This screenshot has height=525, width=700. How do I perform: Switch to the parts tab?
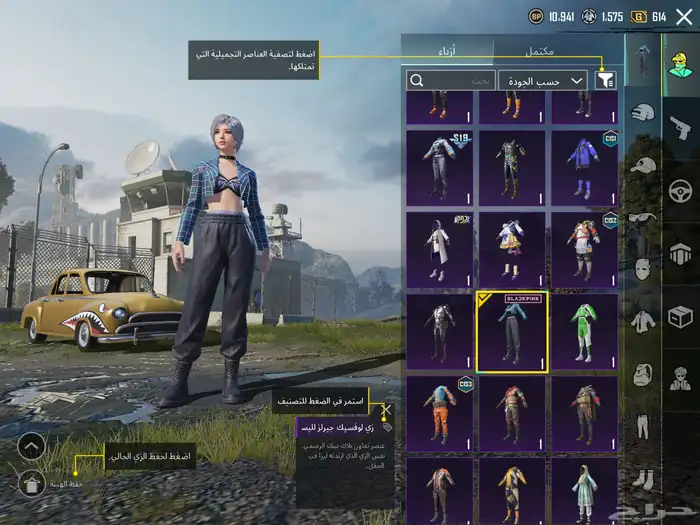tap(447, 50)
